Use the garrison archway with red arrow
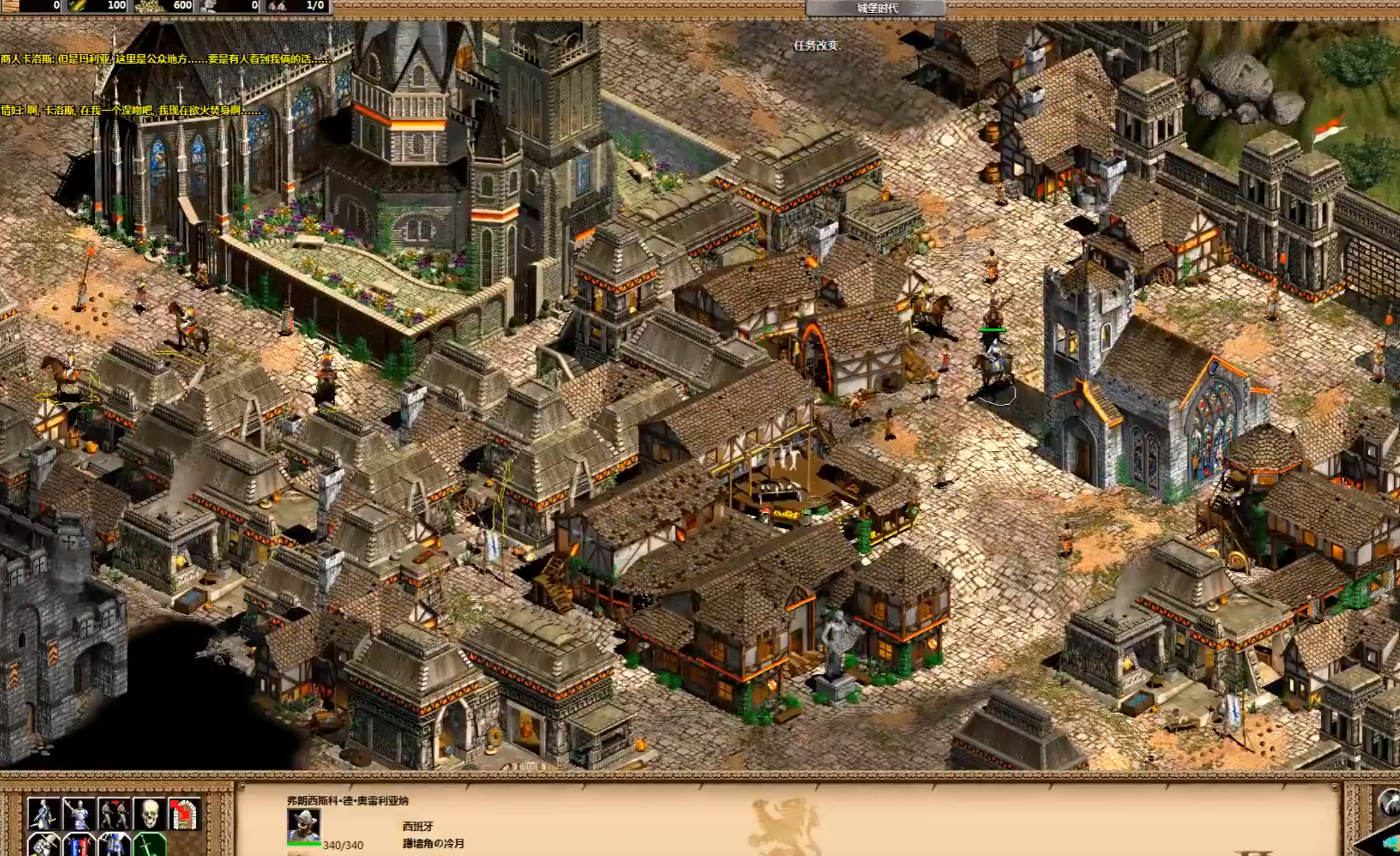Image resolution: width=1400 pixels, height=856 pixels. [185, 813]
